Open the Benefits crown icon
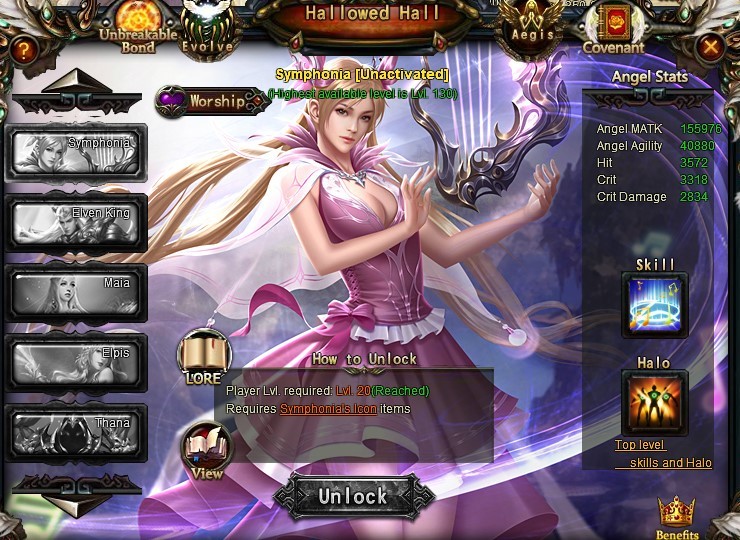The image size is (740, 540). coord(677,516)
